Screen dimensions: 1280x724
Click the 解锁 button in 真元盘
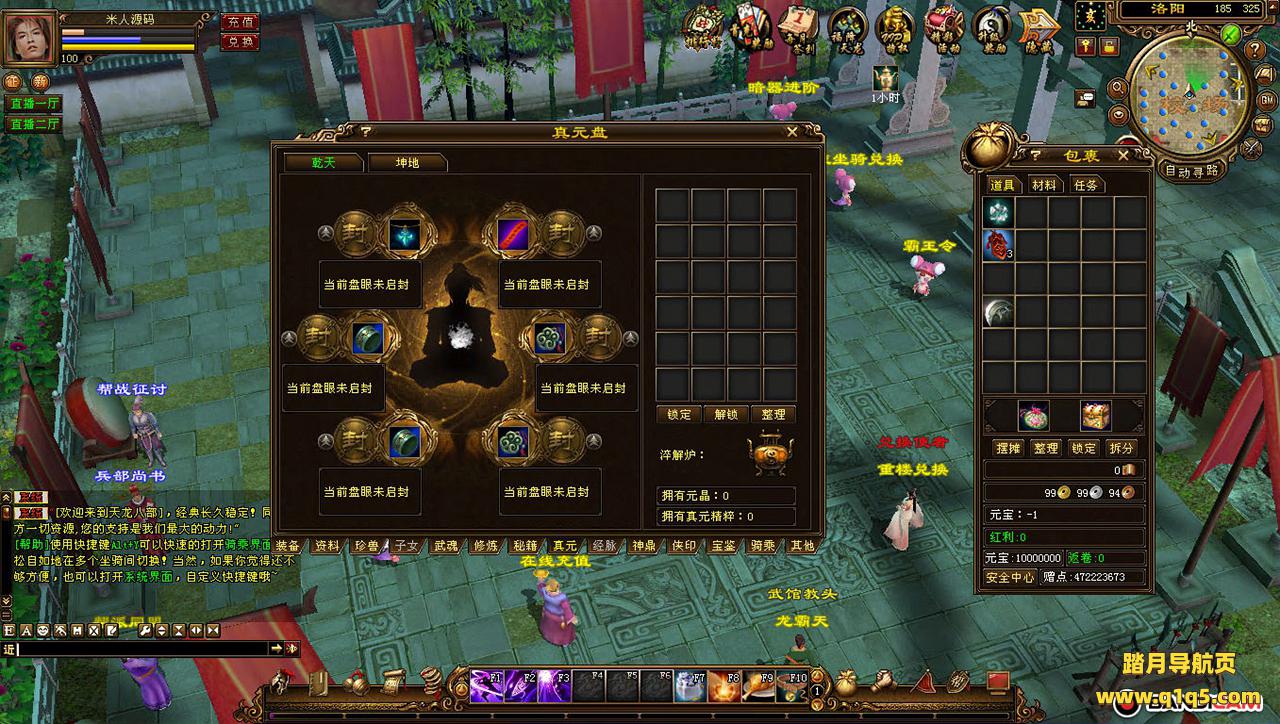[x=727, y=414]
